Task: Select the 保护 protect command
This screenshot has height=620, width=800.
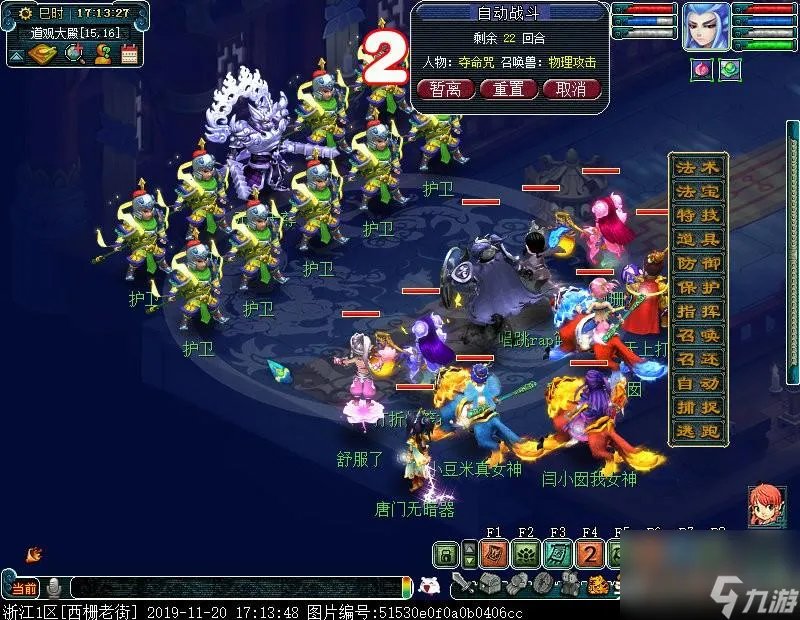Action: coord(697,287)
